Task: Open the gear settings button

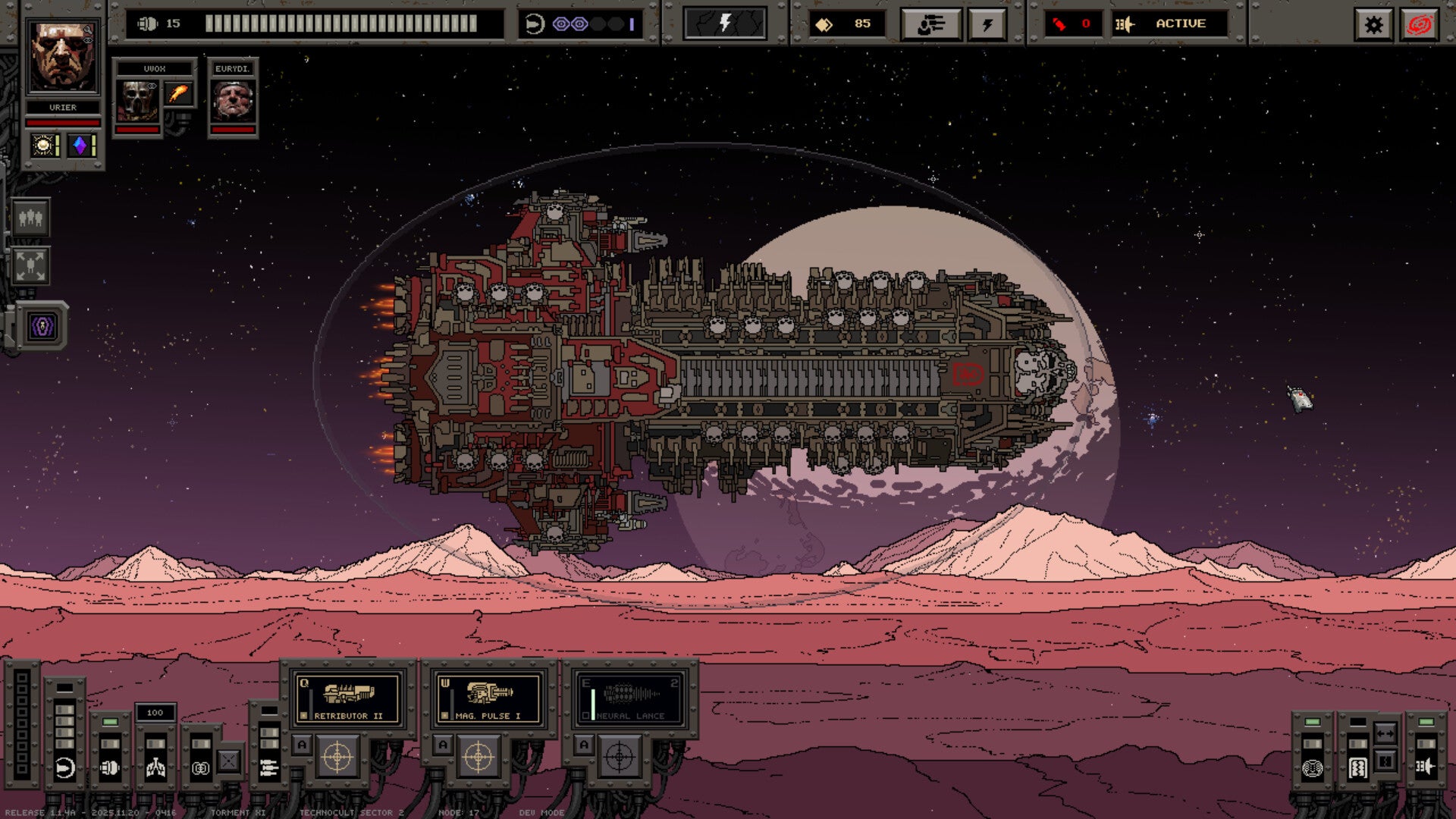Action: (1373, 25)
